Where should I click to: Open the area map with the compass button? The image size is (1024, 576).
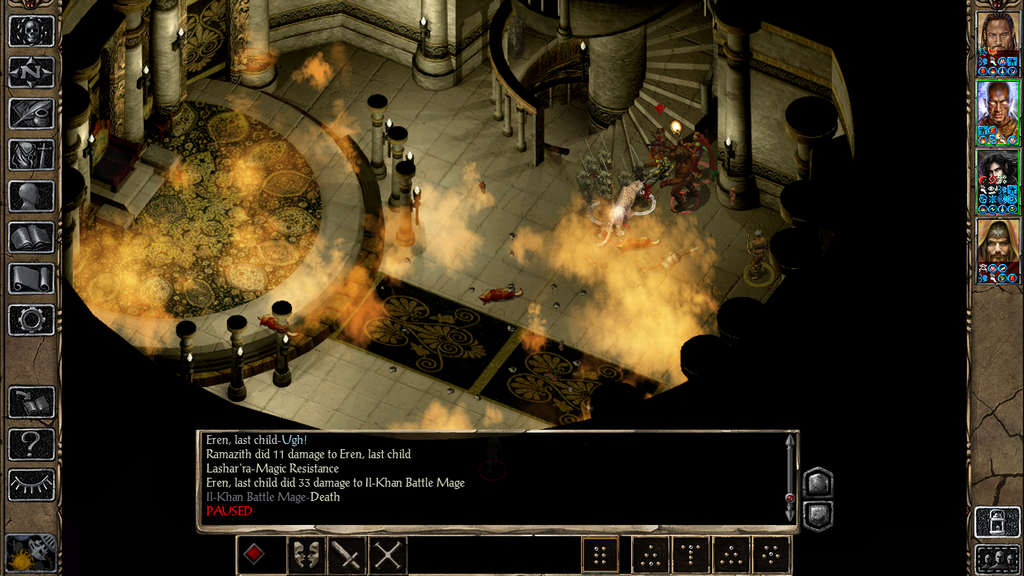31,72
